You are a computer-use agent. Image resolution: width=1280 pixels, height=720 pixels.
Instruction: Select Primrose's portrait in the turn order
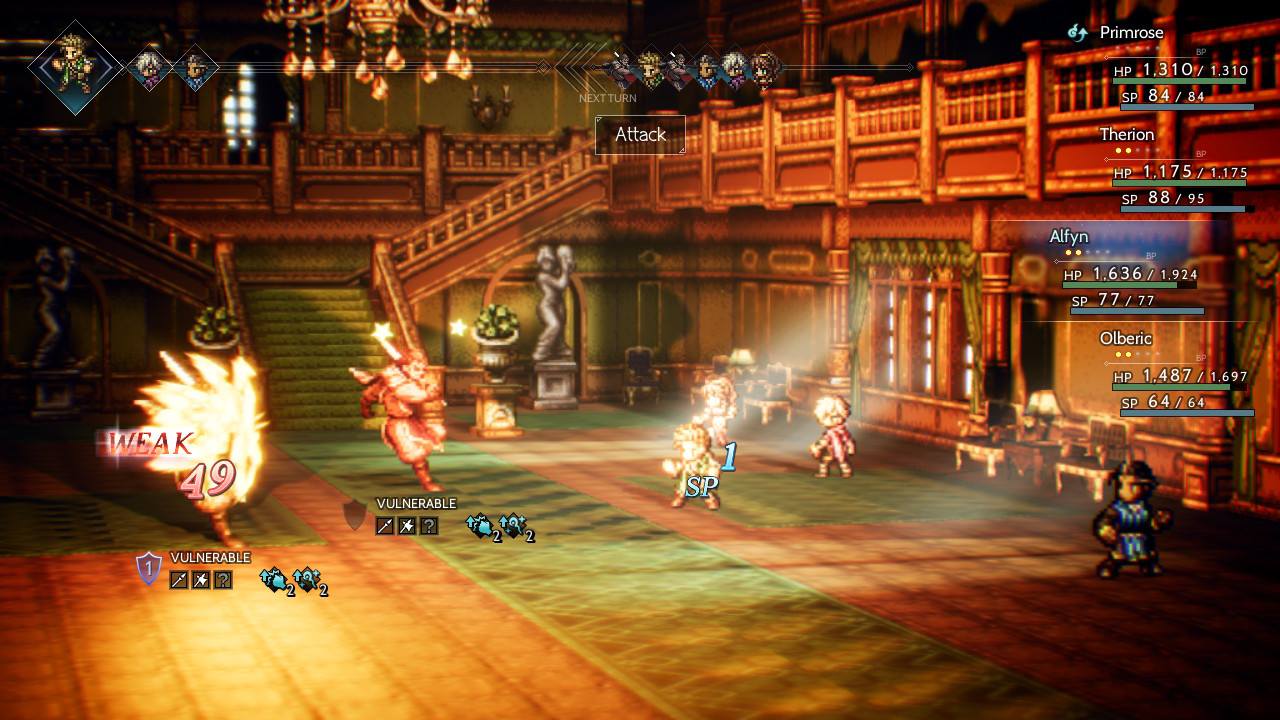[765, 68]
